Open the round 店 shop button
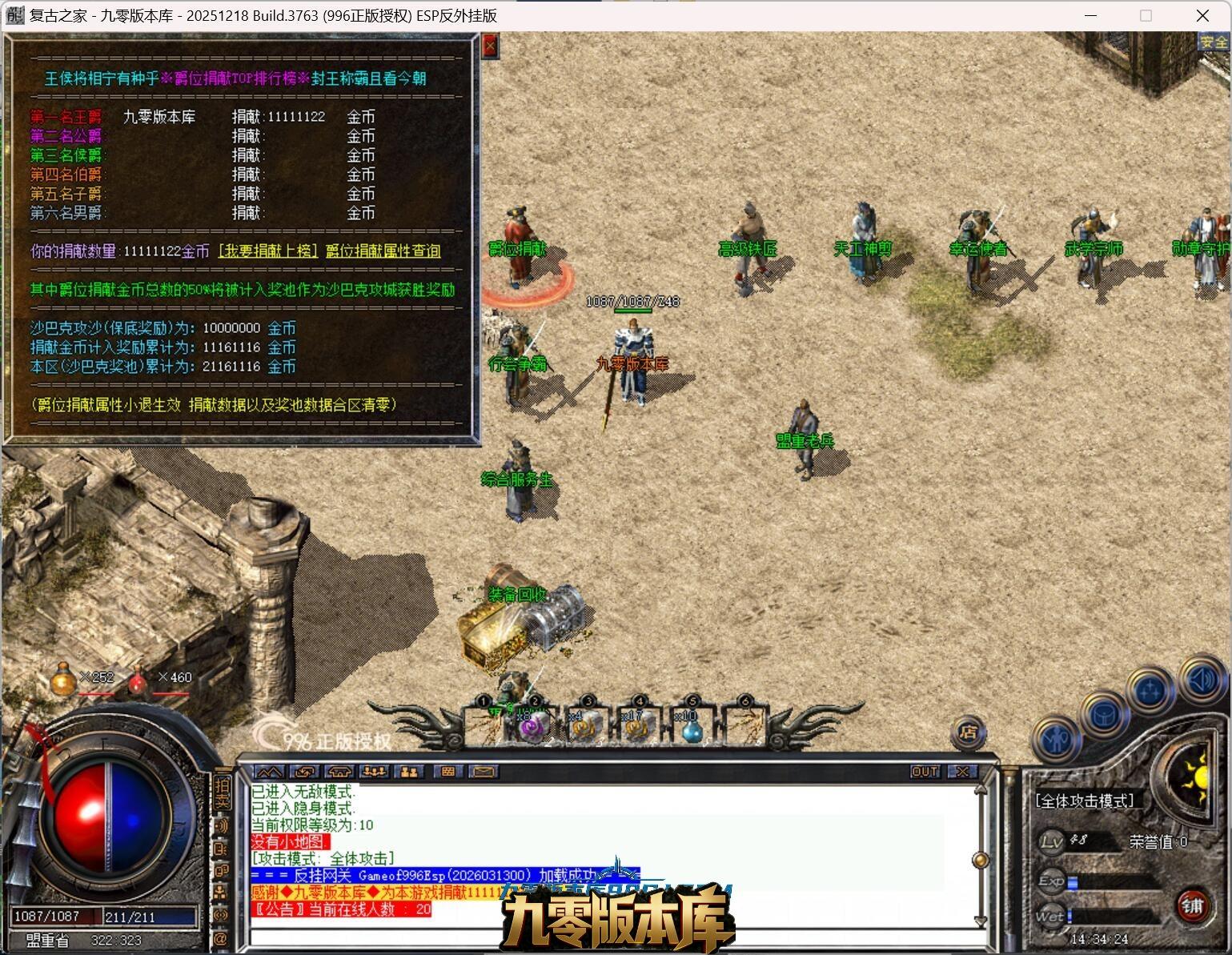The height and width of the screenshot is (955, 1232). tap(968, 732)
